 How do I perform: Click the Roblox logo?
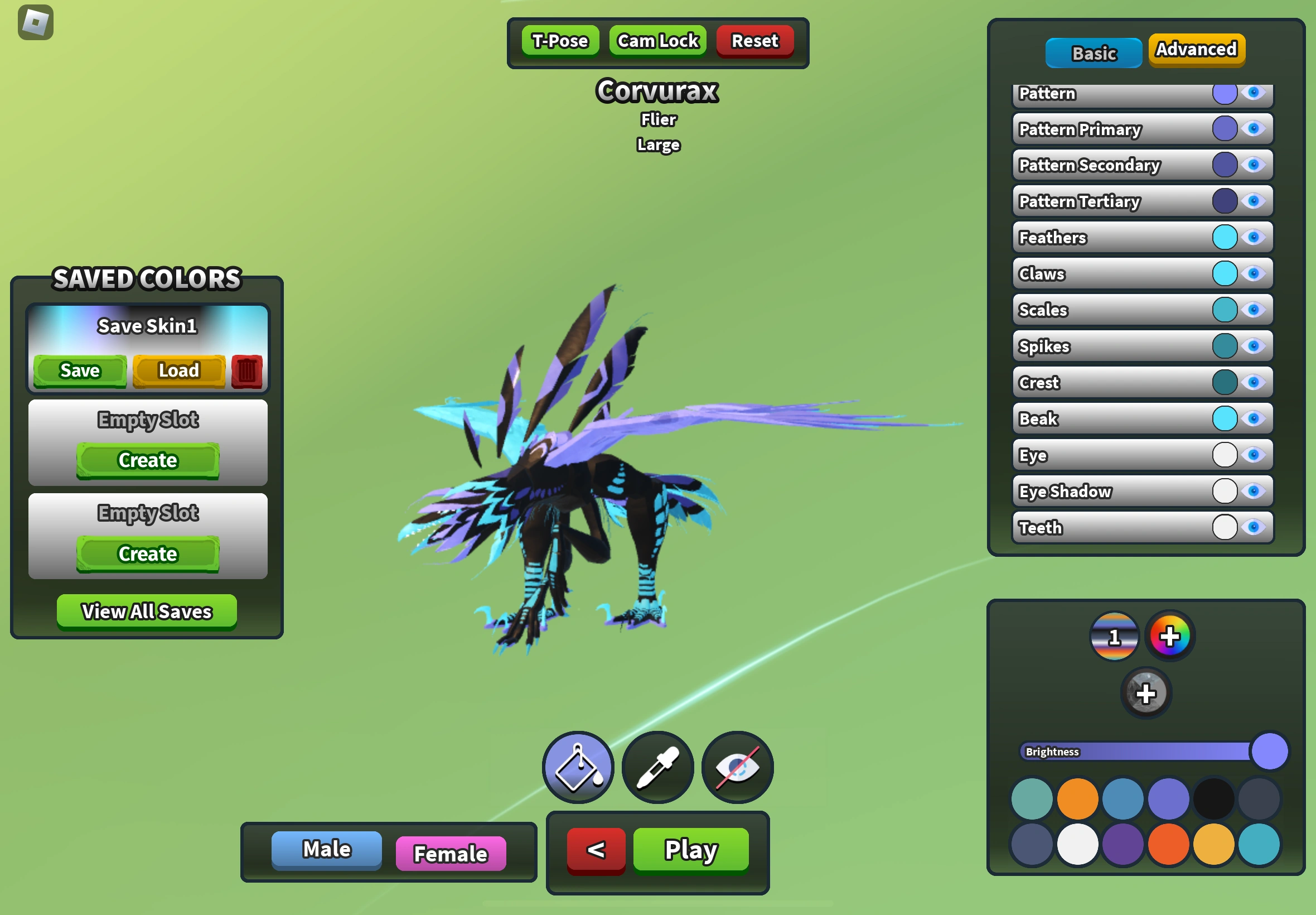point(37,21)
